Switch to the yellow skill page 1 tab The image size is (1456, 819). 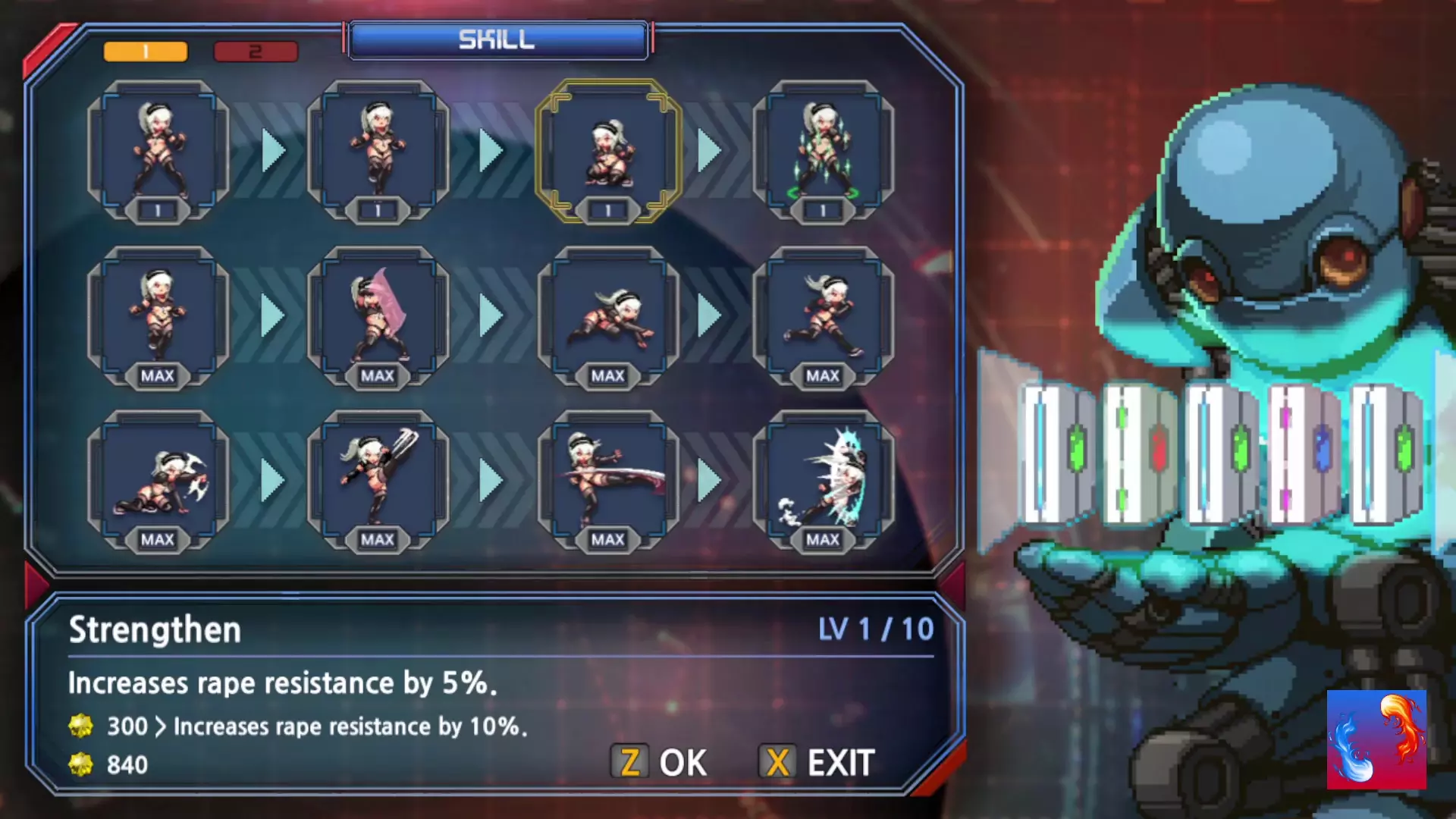[x=145, y=52]
